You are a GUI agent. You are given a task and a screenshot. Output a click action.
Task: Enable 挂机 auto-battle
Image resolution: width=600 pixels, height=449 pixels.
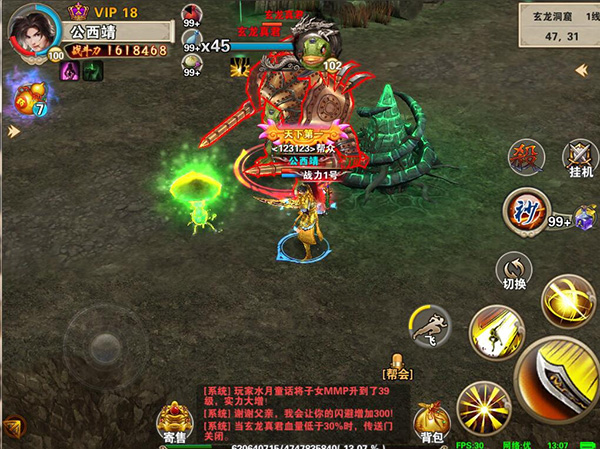580,156
